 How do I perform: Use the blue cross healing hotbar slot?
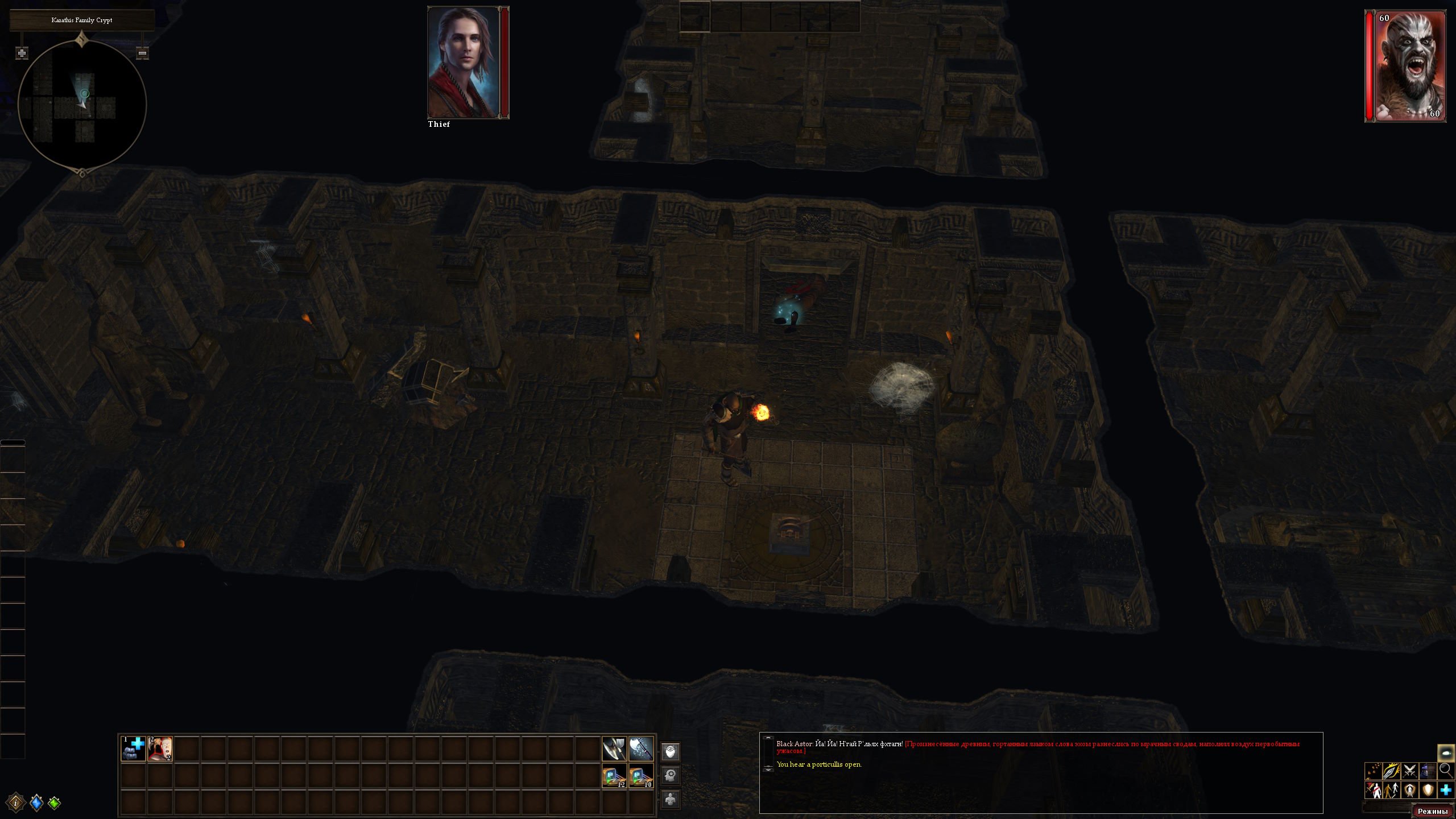(x=133, y=748)
